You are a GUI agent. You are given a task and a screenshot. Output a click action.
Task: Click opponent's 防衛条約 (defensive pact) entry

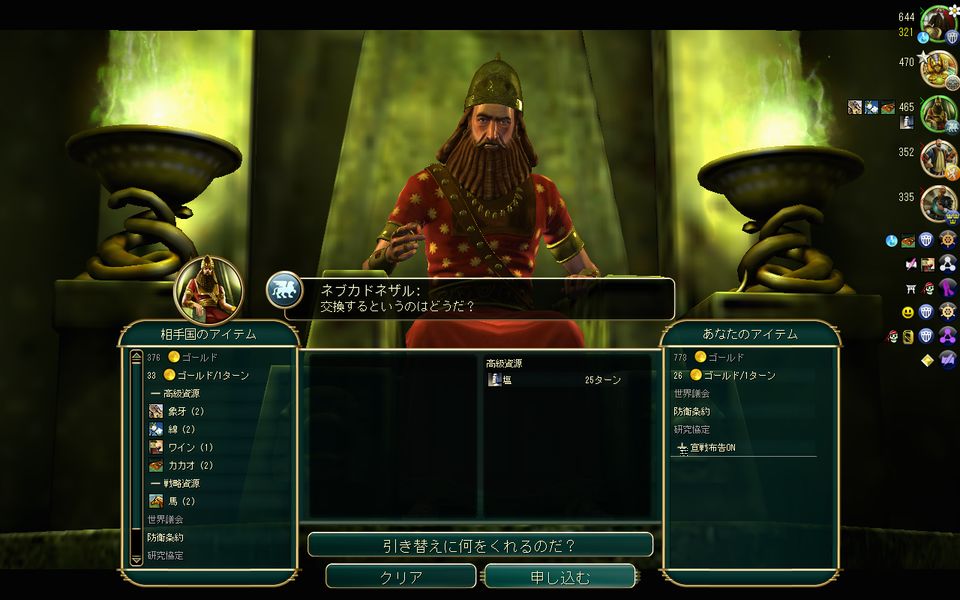tap(165, 537)
